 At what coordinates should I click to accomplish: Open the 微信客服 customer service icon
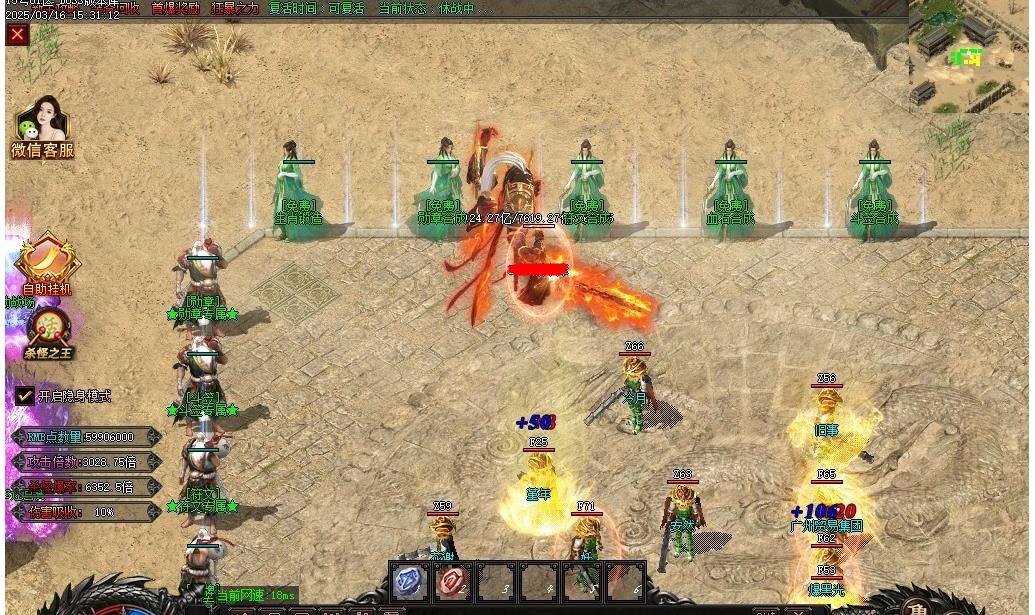pyautogui.click(x=42, y=127)
